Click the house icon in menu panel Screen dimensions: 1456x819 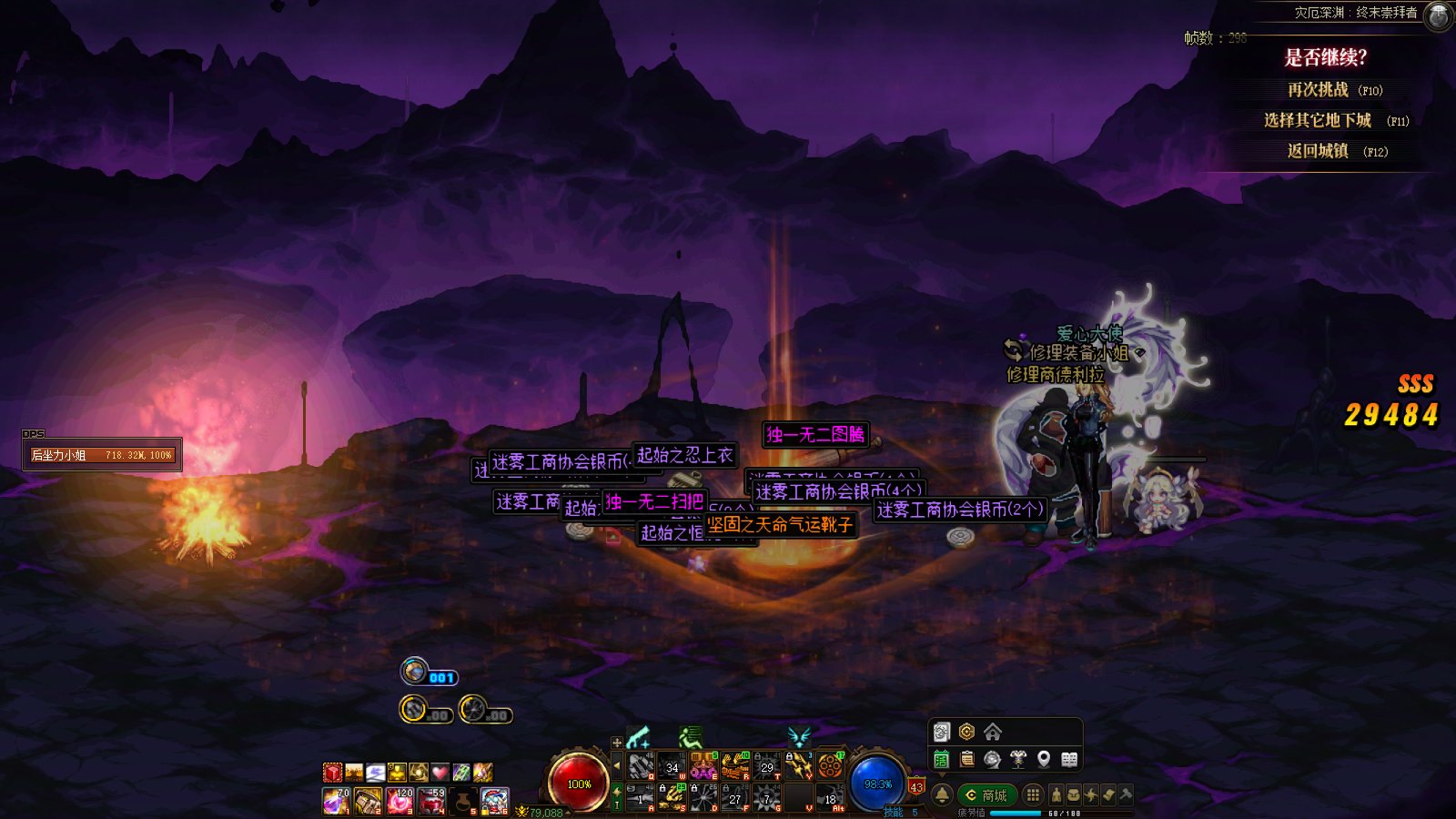993,732
